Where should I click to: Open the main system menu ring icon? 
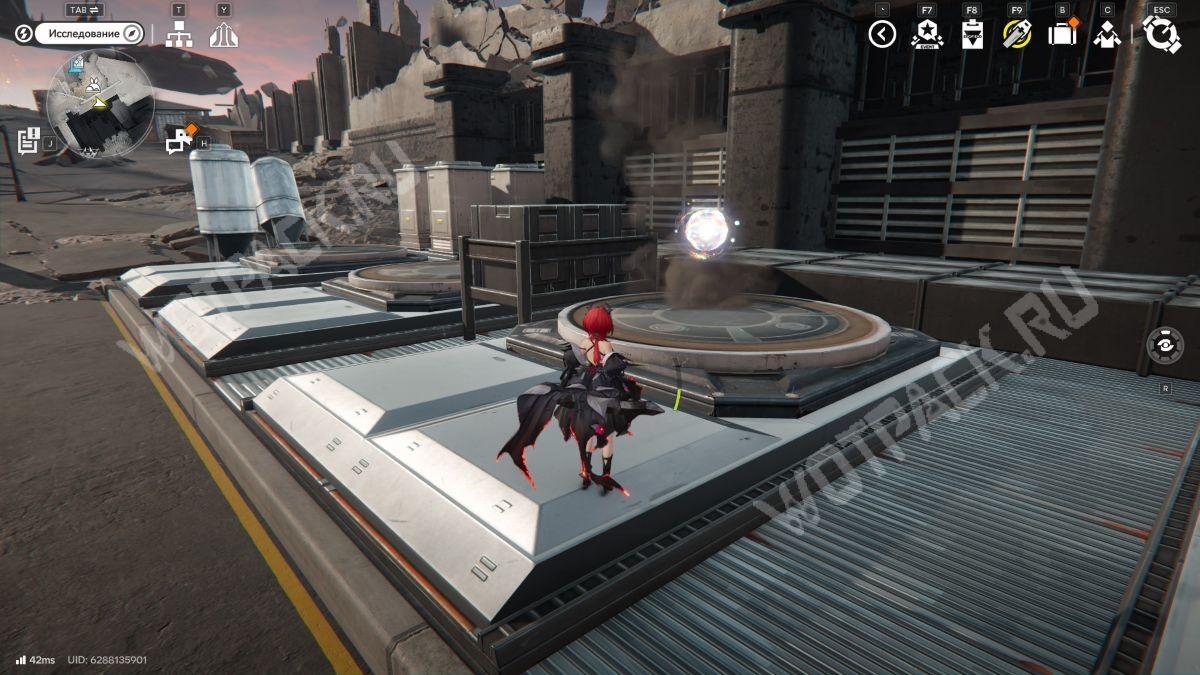pos(1161,35)
